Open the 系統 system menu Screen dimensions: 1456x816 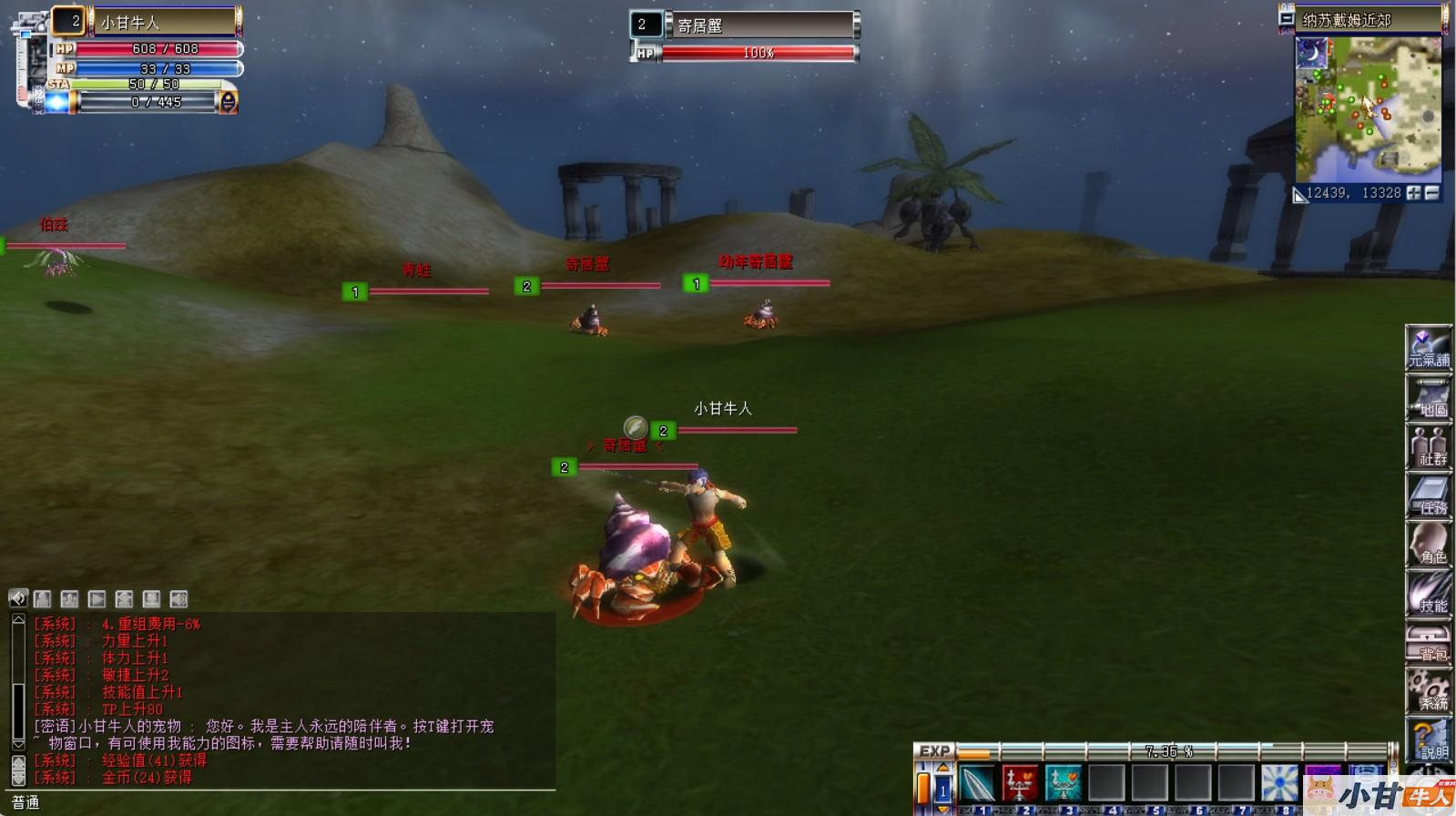pos(1428,691)
